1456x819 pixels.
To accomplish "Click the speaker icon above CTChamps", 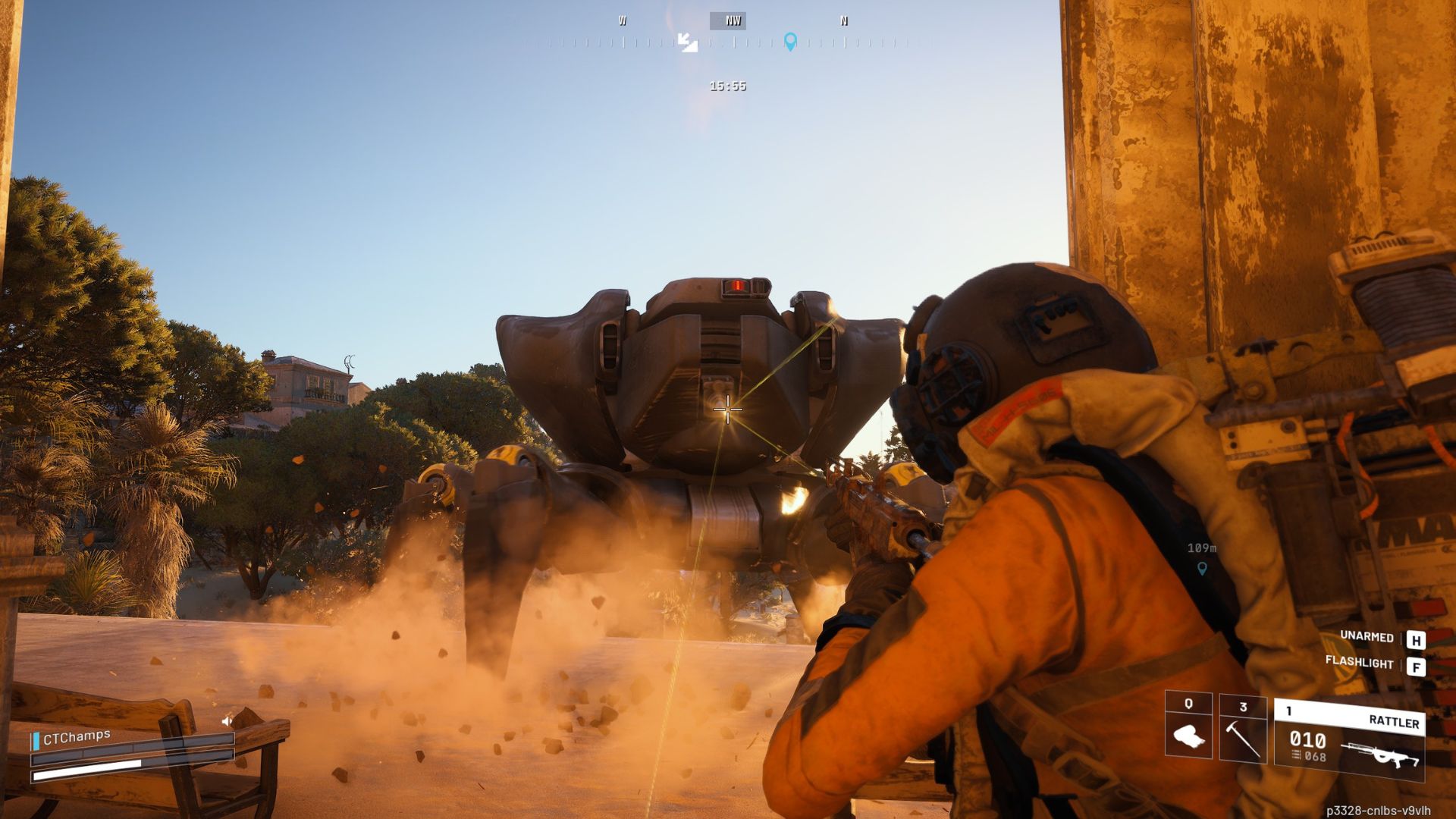I will coord(227,720).
